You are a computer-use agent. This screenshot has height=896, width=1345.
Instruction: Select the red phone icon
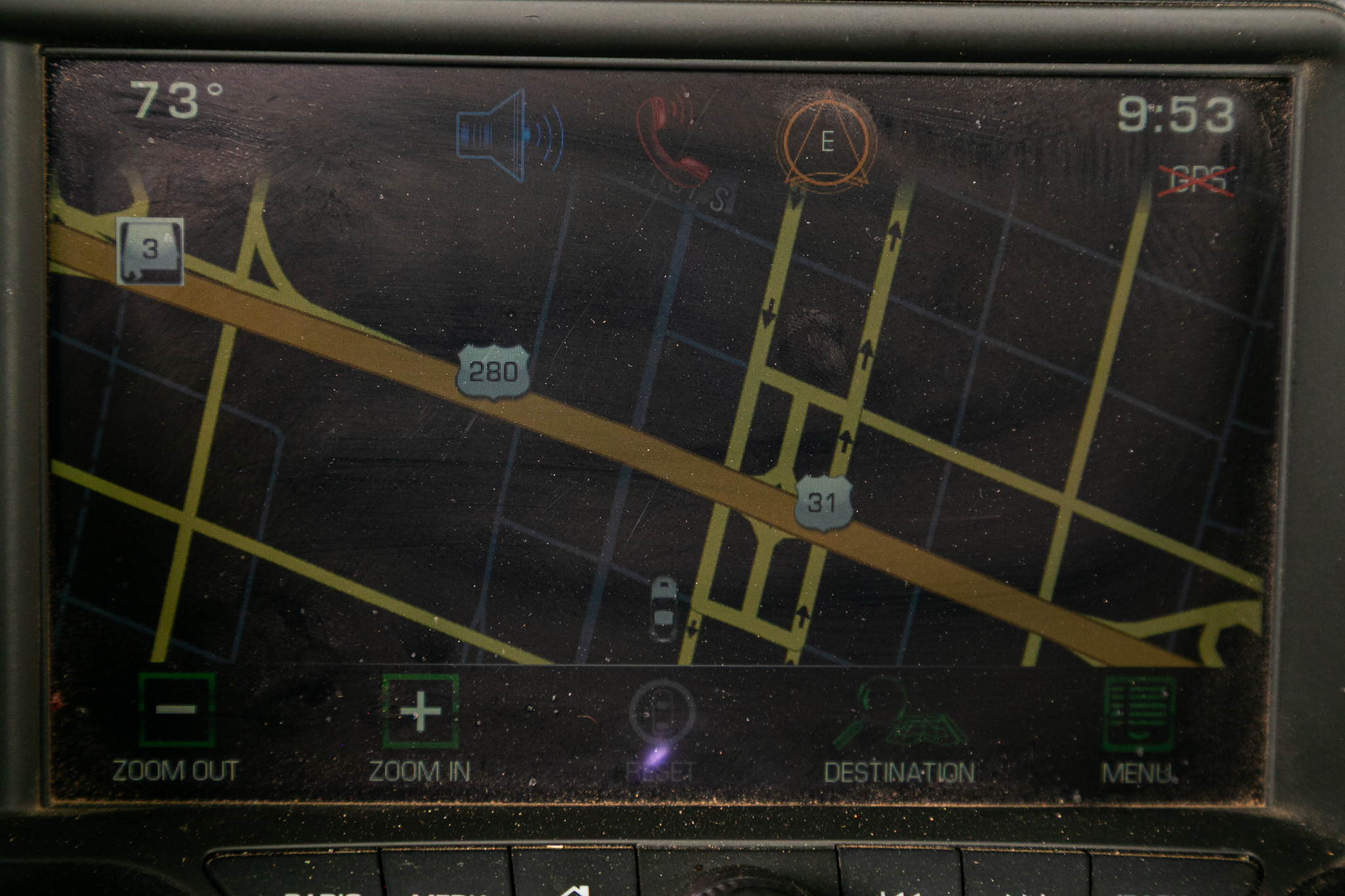pos(671,139)
